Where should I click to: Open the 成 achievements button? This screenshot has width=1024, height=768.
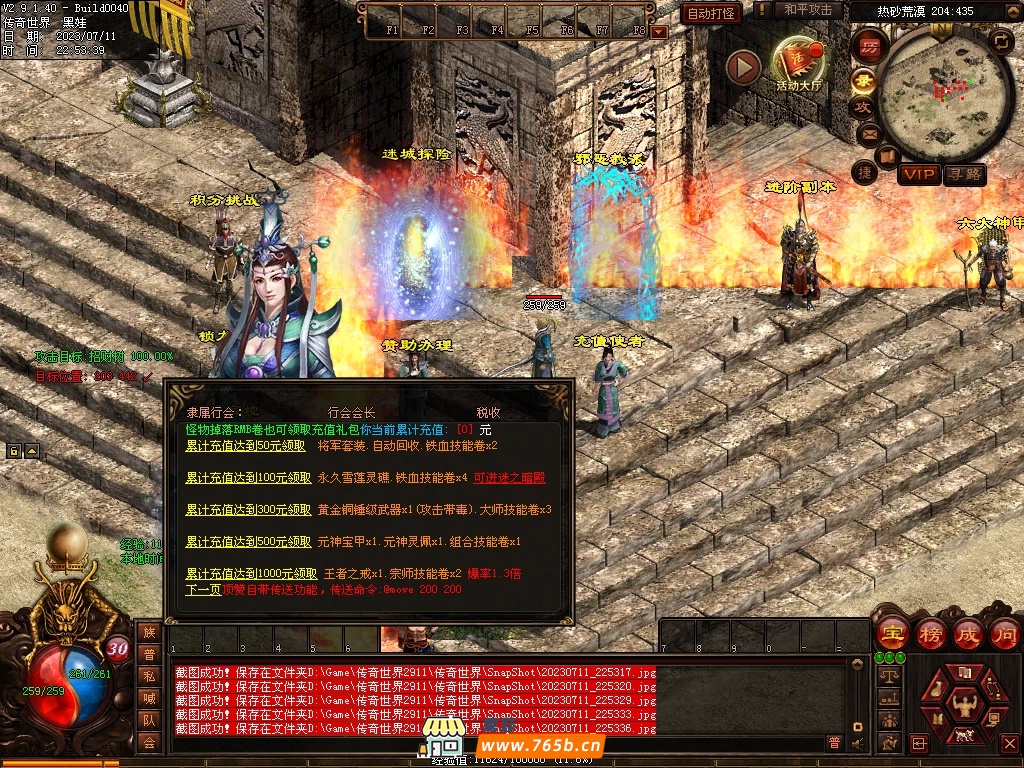(968, 633)
